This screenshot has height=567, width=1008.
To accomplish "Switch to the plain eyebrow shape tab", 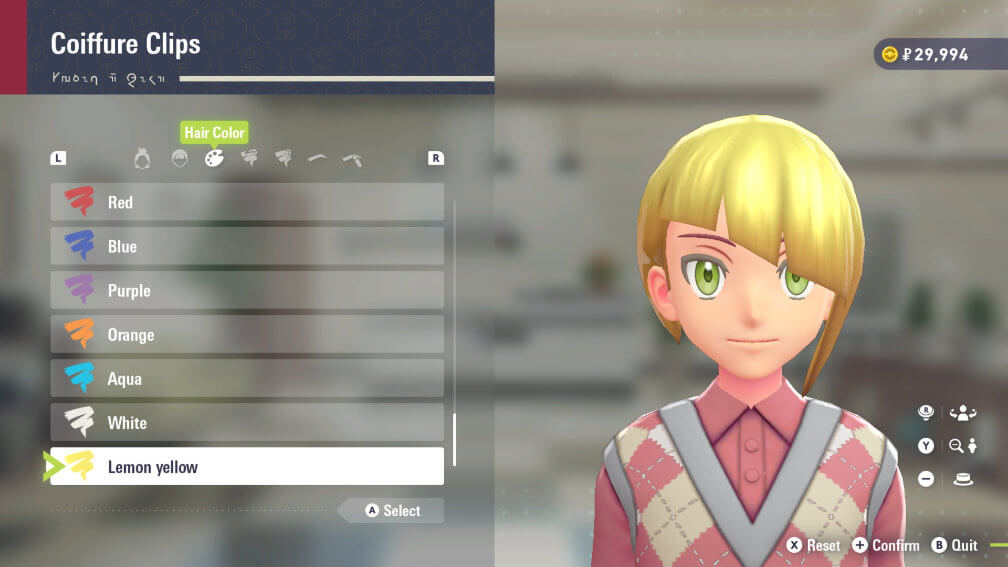I will coord(317,158).
